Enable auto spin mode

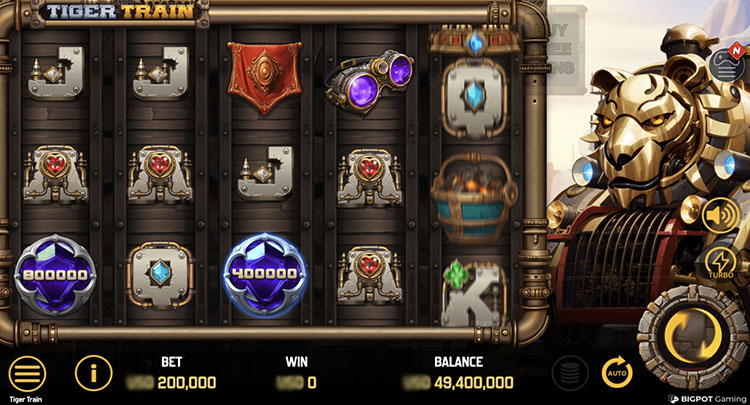(x=617, y=373)
